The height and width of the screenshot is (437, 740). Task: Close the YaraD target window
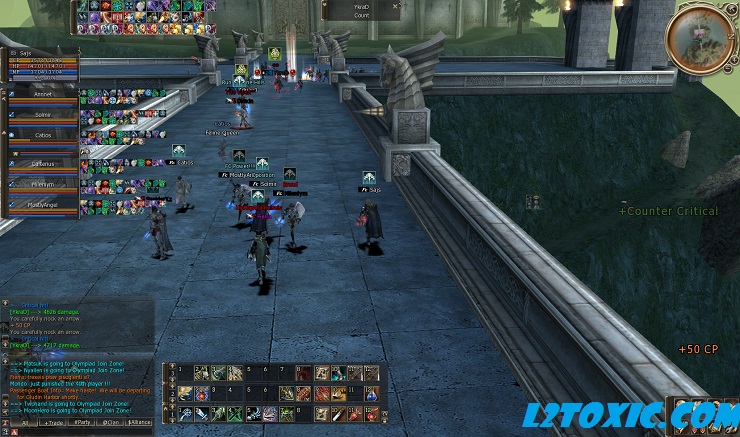click(396, 5)
